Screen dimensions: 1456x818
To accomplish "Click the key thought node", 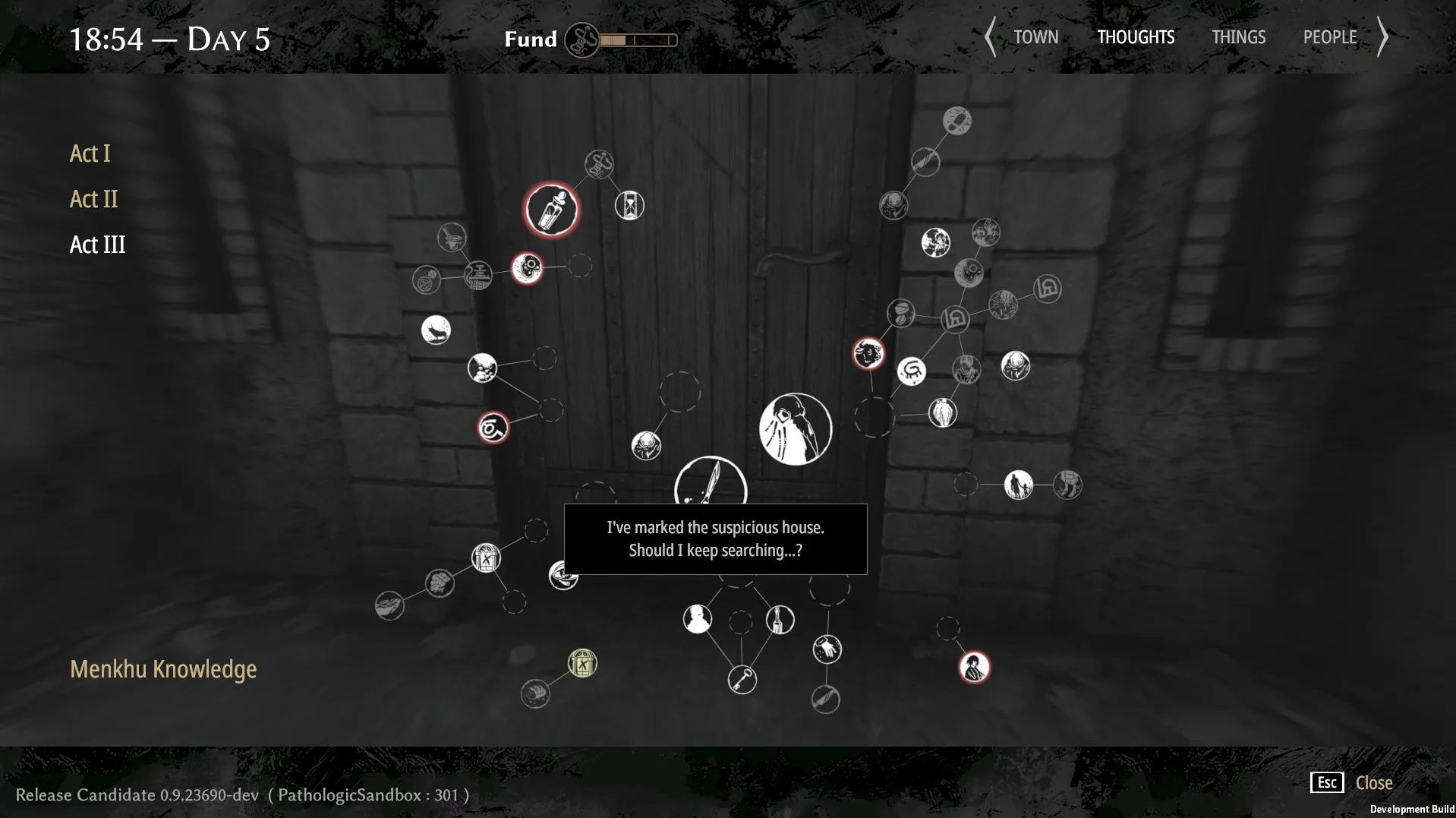I will coord(742,679).
